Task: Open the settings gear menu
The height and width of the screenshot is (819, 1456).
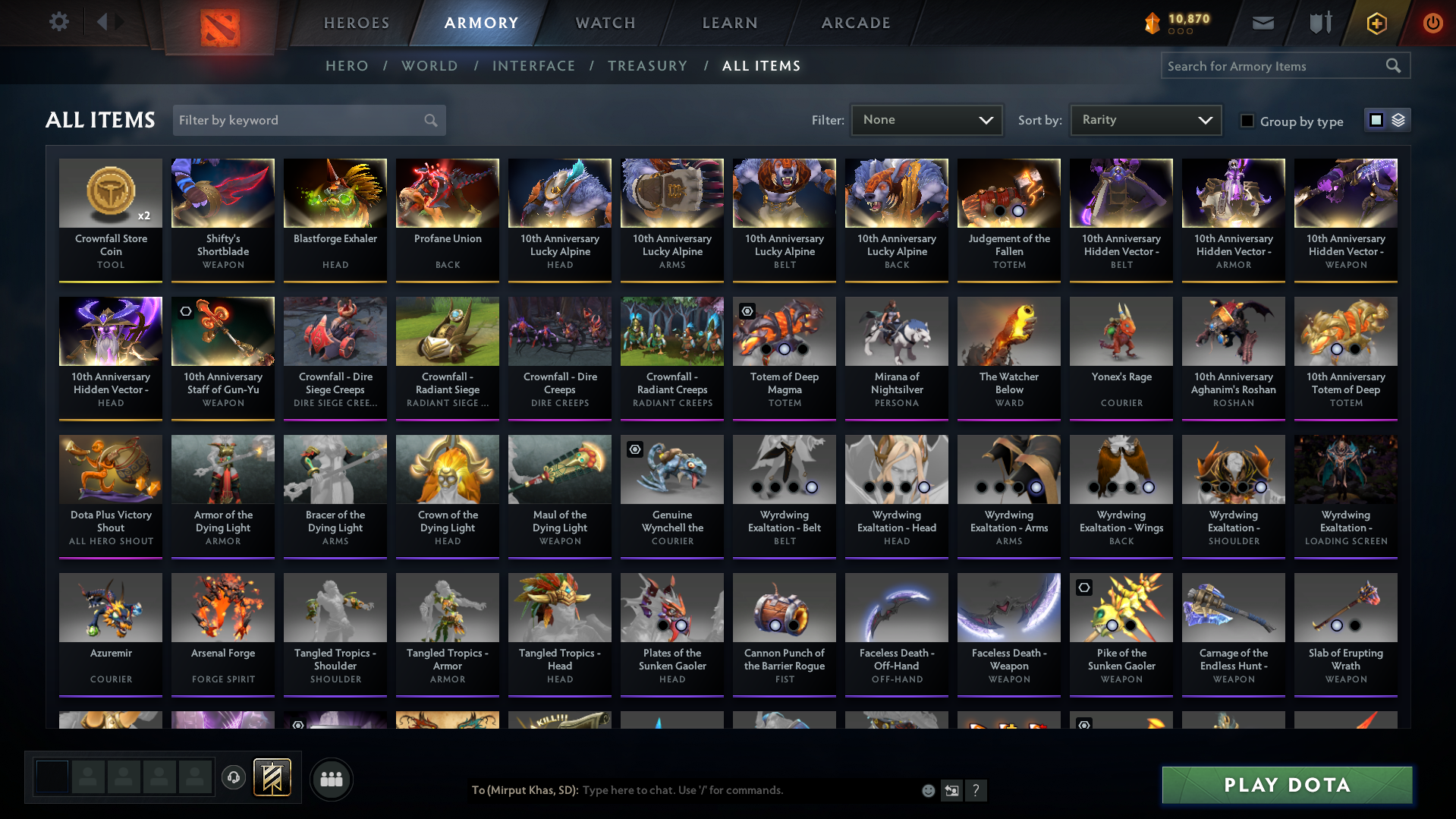Action: click(x=59, y=22)
